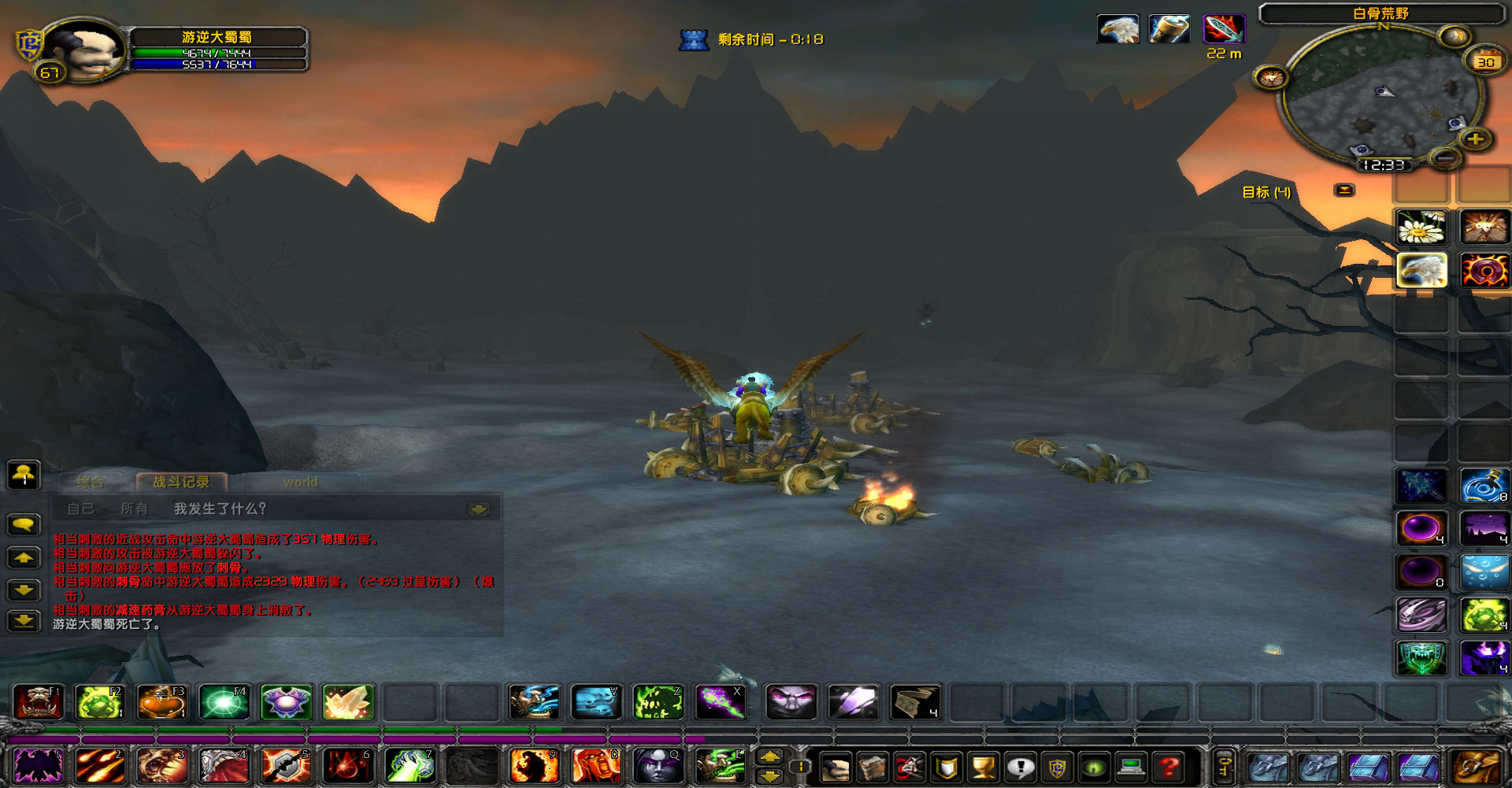
Task: Switch to the world chat tab
Action: (301, 482)
